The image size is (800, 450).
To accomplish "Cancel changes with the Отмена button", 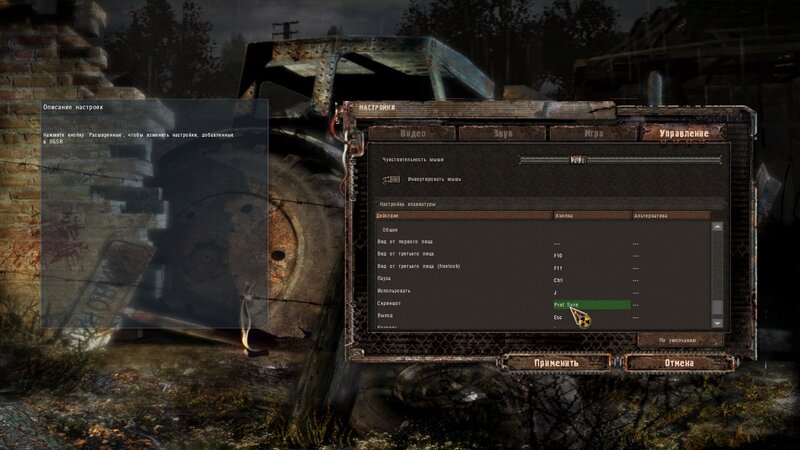I will click(x=679, y=362).
